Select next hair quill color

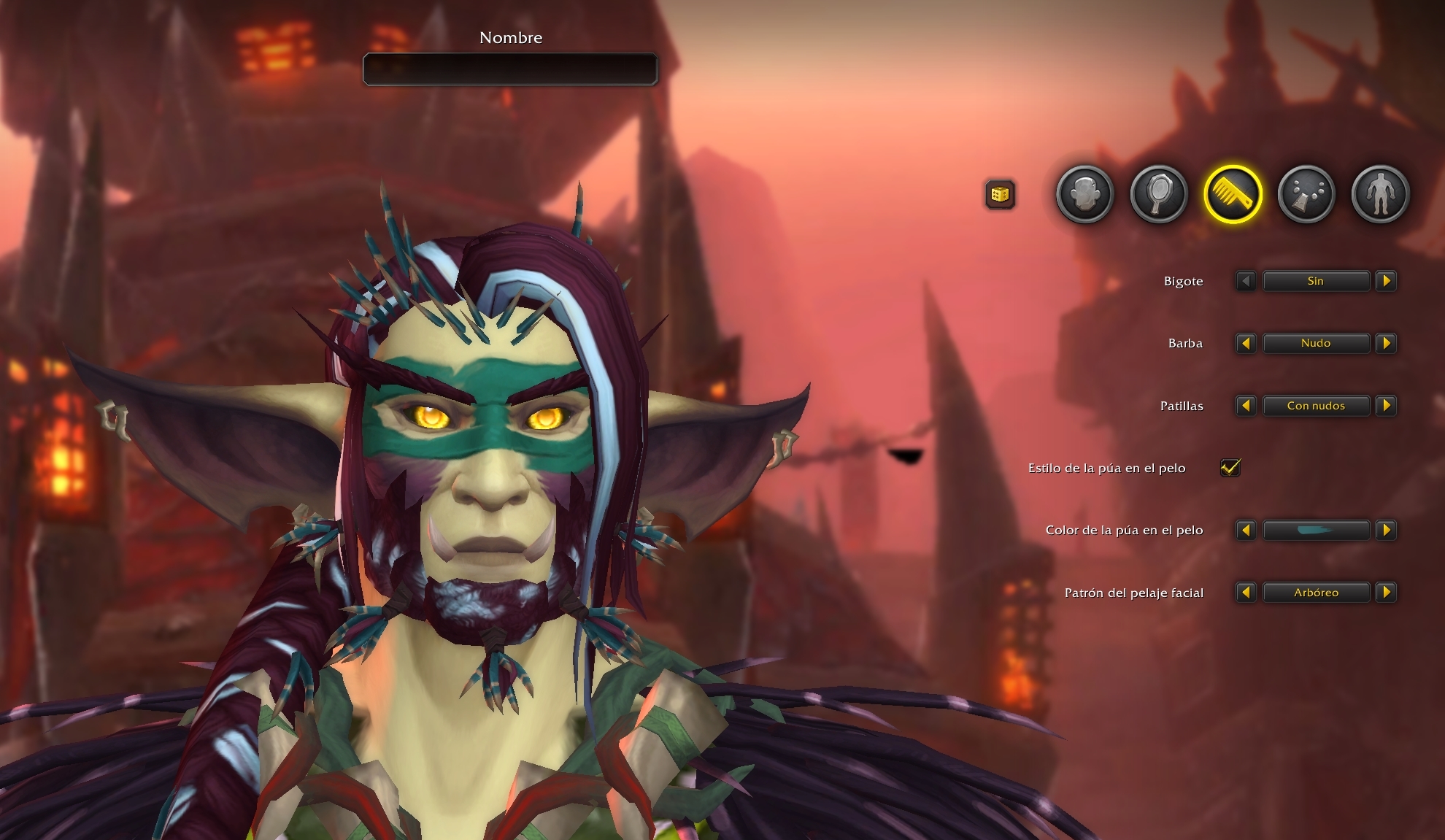tap(1386, 531)
